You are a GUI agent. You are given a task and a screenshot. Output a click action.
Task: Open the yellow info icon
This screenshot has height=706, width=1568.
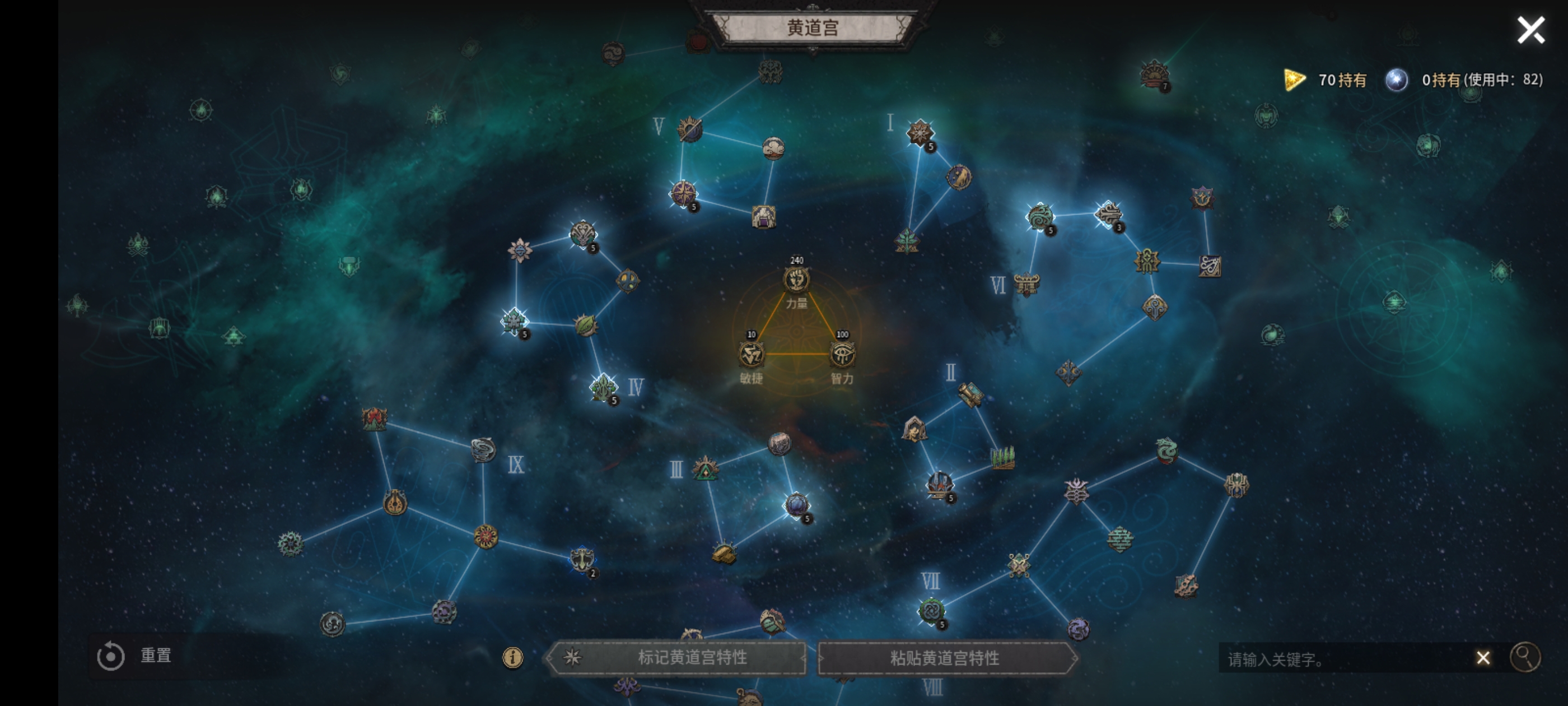(512, 657)
